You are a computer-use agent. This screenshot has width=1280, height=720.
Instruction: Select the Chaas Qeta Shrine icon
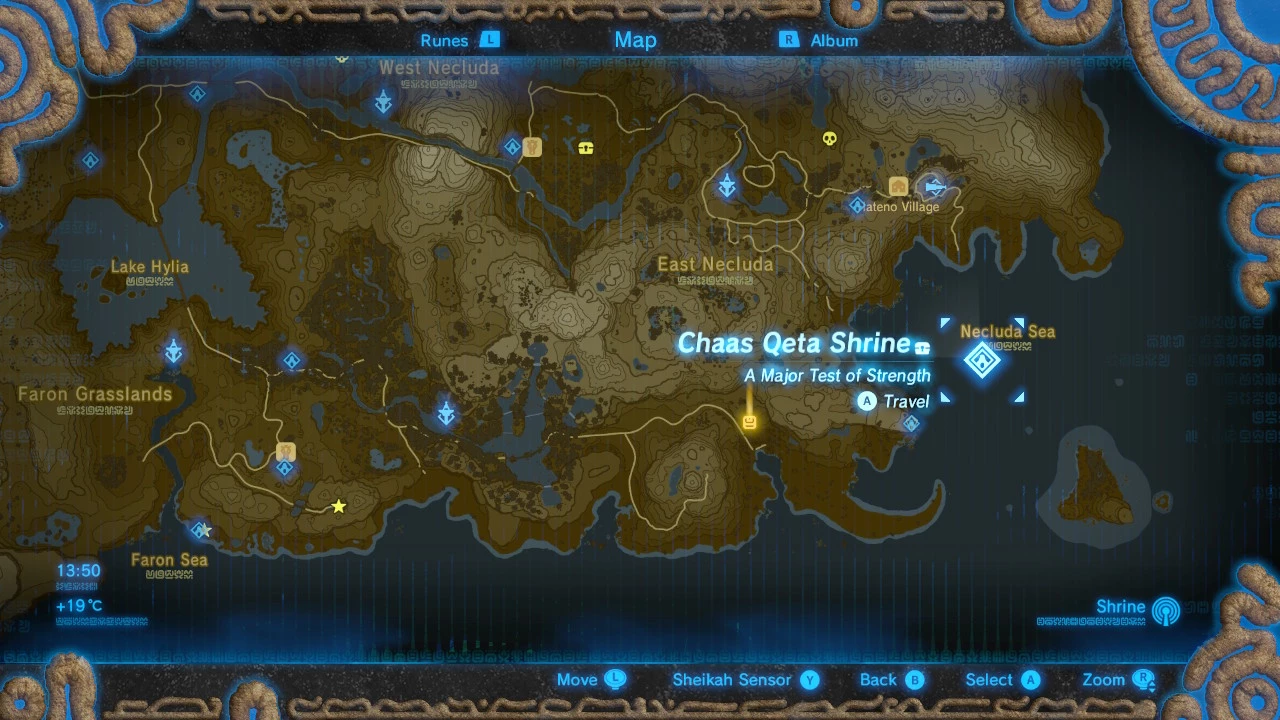982,360
